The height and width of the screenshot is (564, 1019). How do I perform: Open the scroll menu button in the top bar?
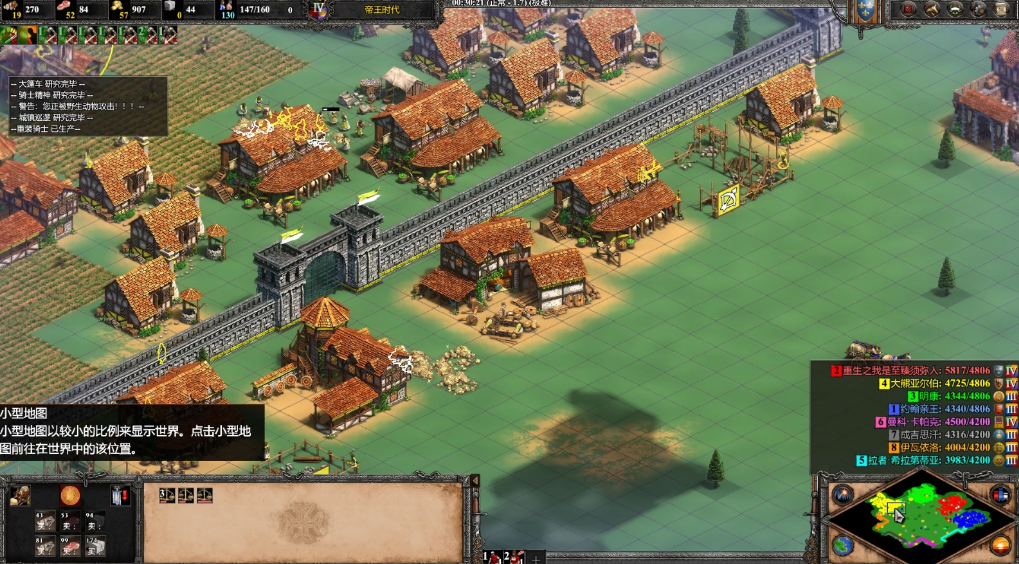(1003, 9)
